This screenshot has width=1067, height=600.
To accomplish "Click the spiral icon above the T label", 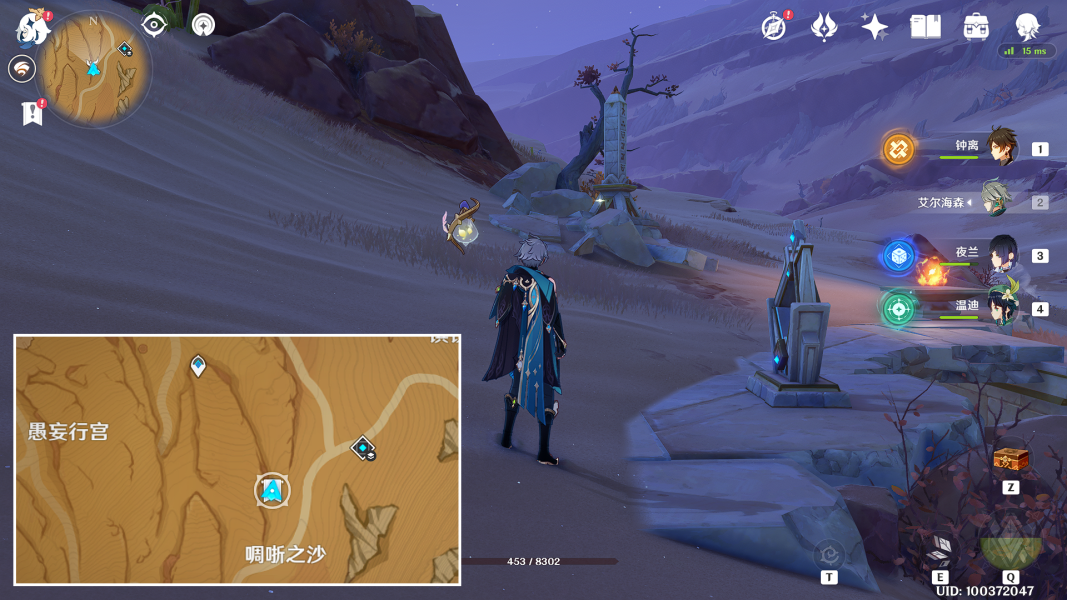I will pos(828,553).
